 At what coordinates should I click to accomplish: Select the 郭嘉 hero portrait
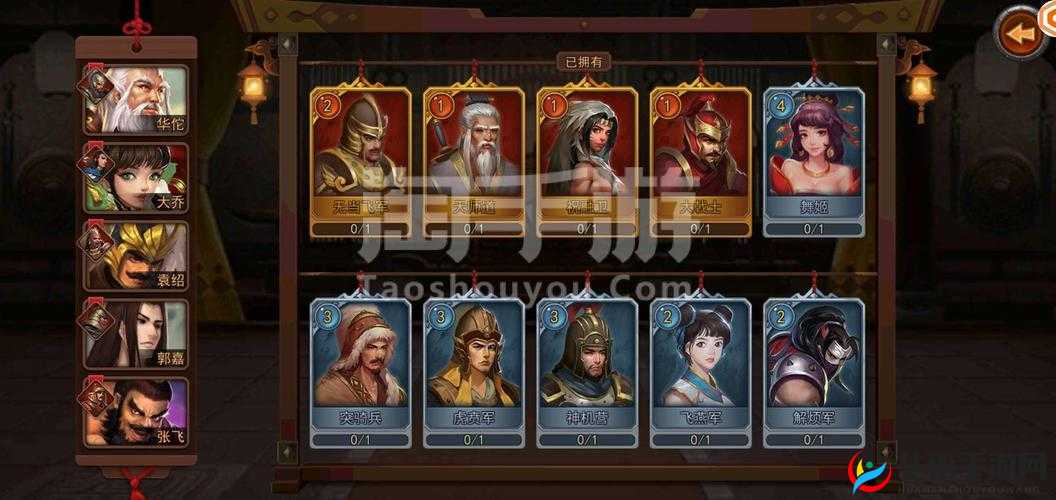point(136,334)
